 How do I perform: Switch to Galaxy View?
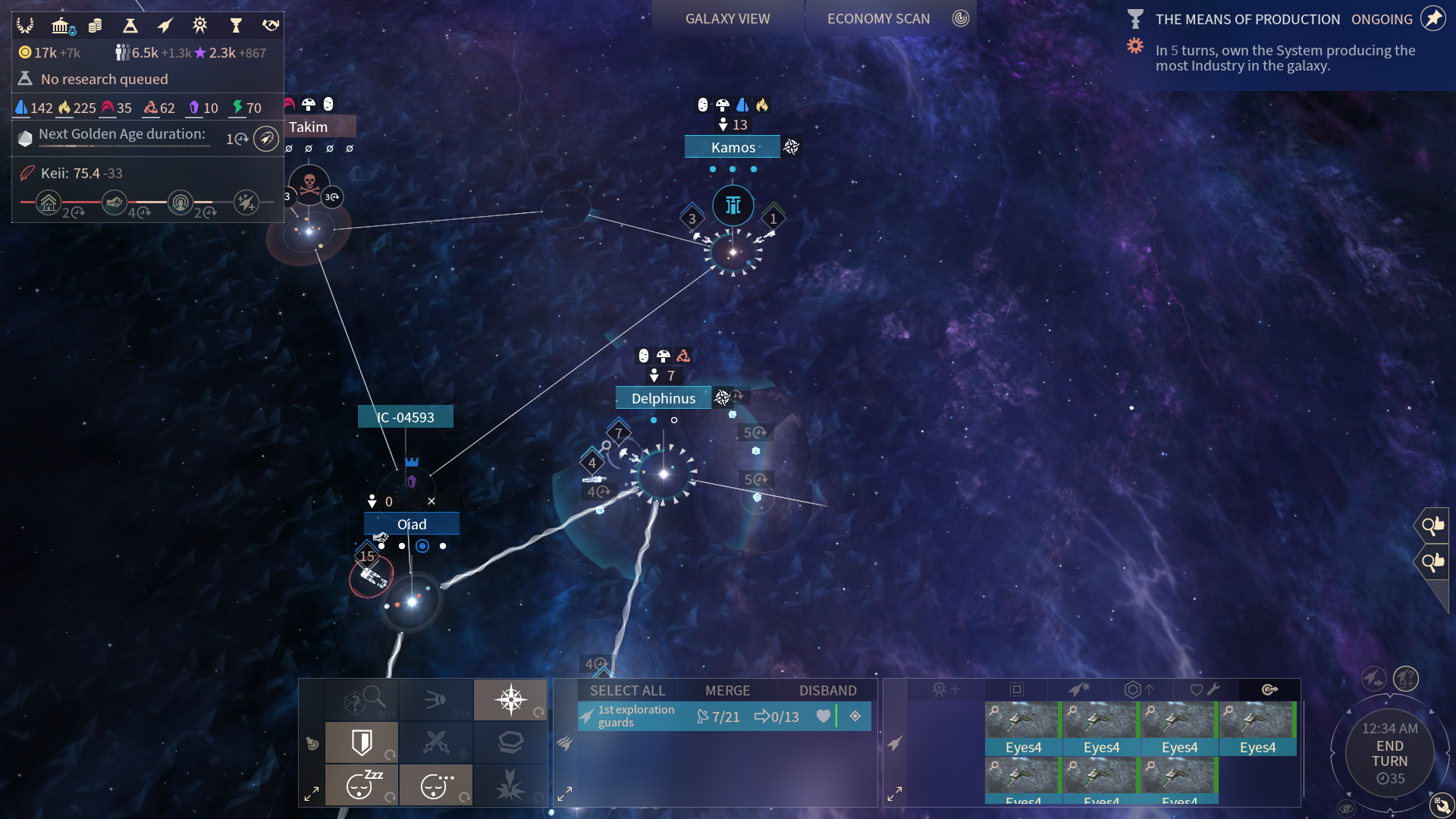(727, 19)
